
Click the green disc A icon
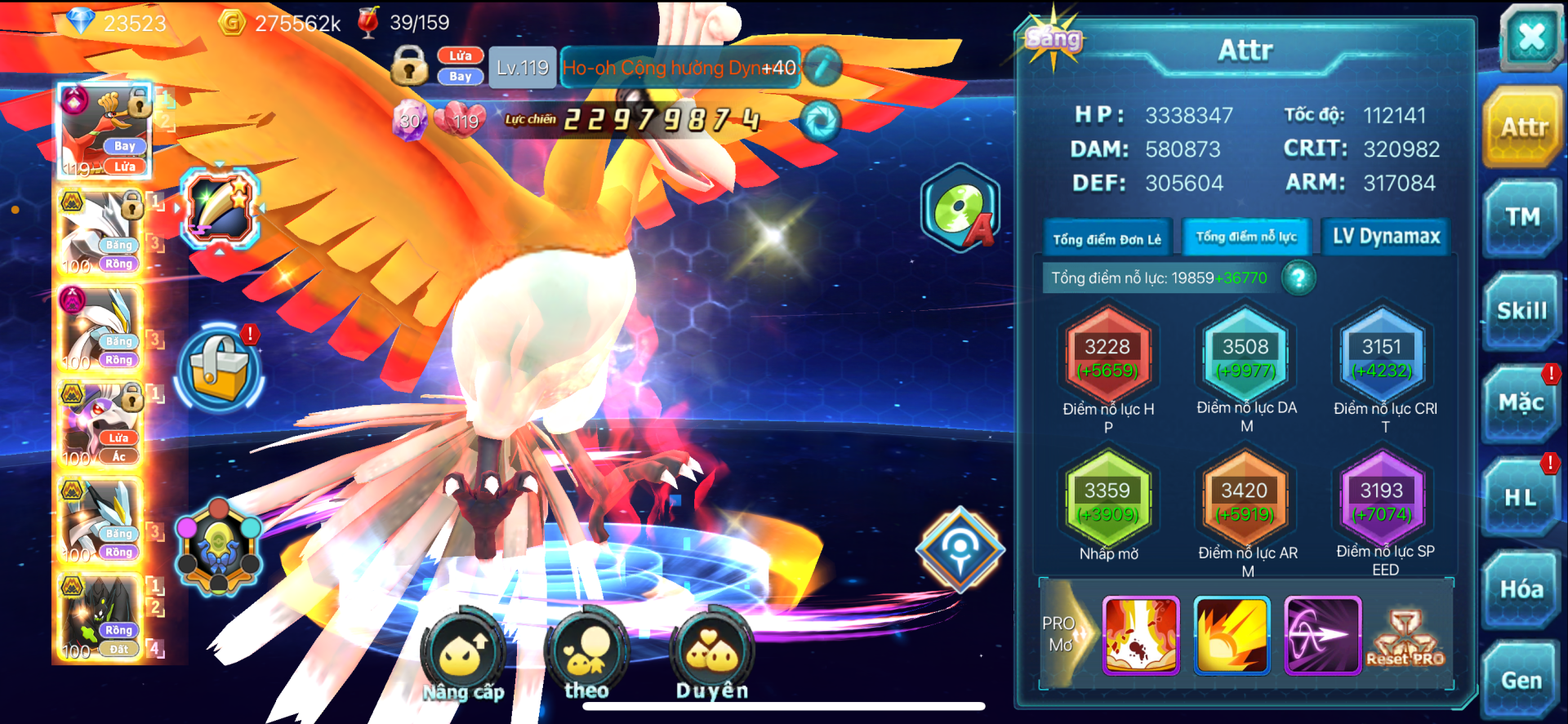tap(960, 209)
